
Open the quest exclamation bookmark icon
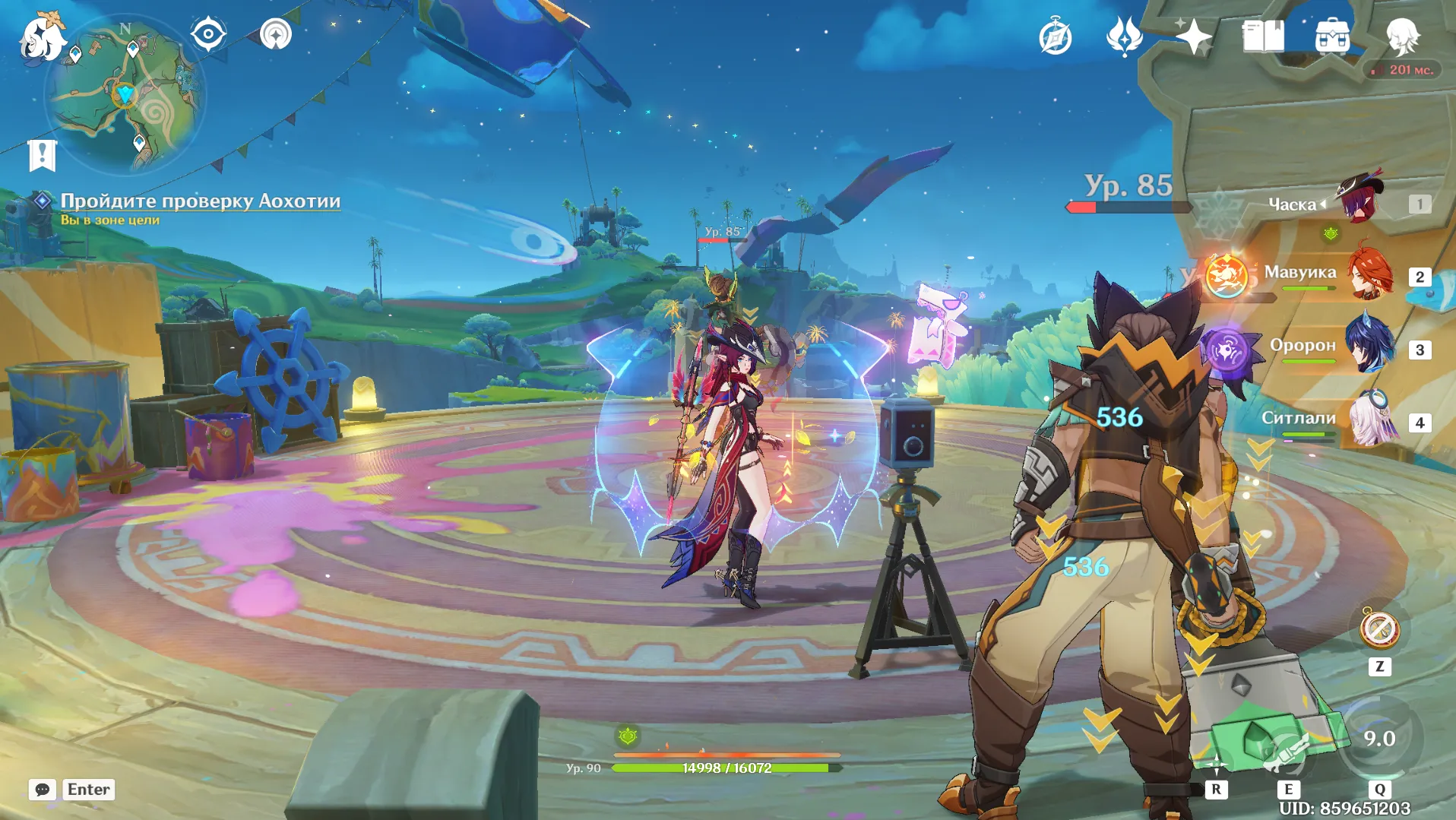pos(42,155)
